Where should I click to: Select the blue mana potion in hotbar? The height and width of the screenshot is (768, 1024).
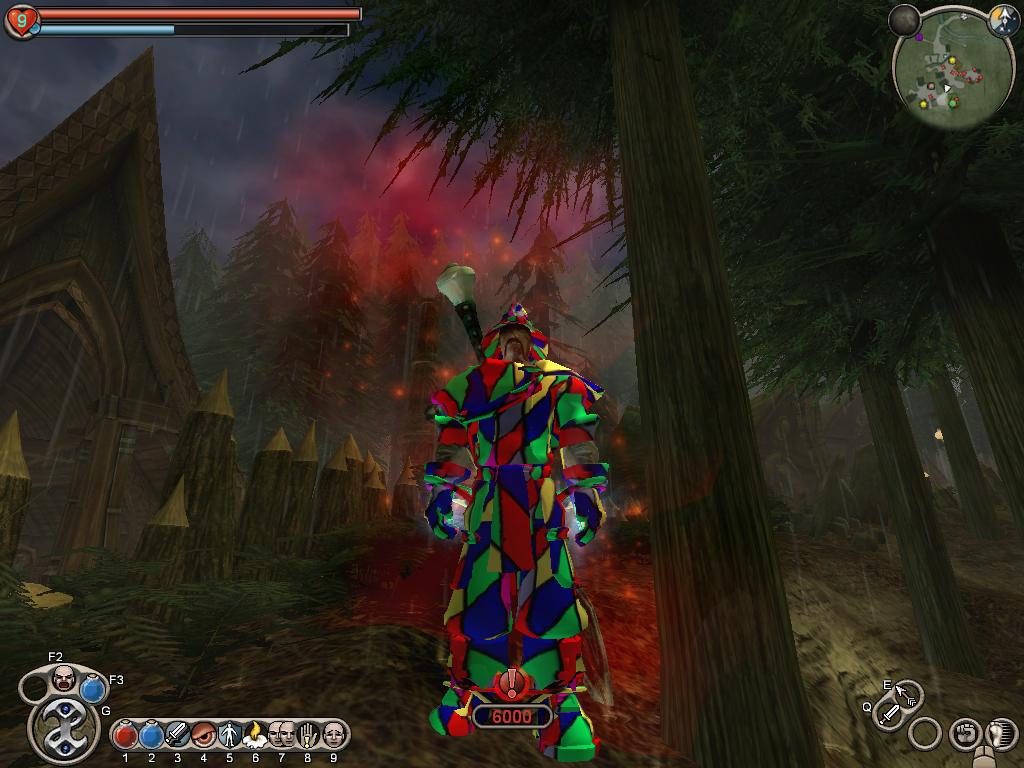tap(152, 735)
